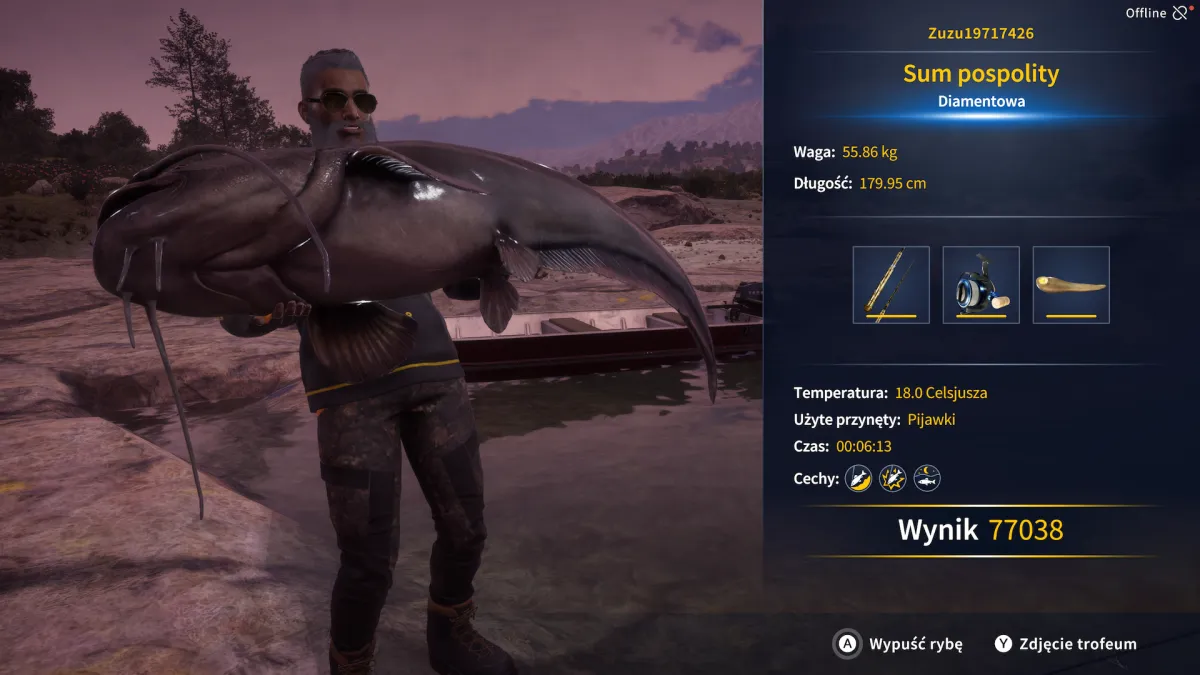
Task: Click the trait icon of fish with starburst
Action: (892, 478)
